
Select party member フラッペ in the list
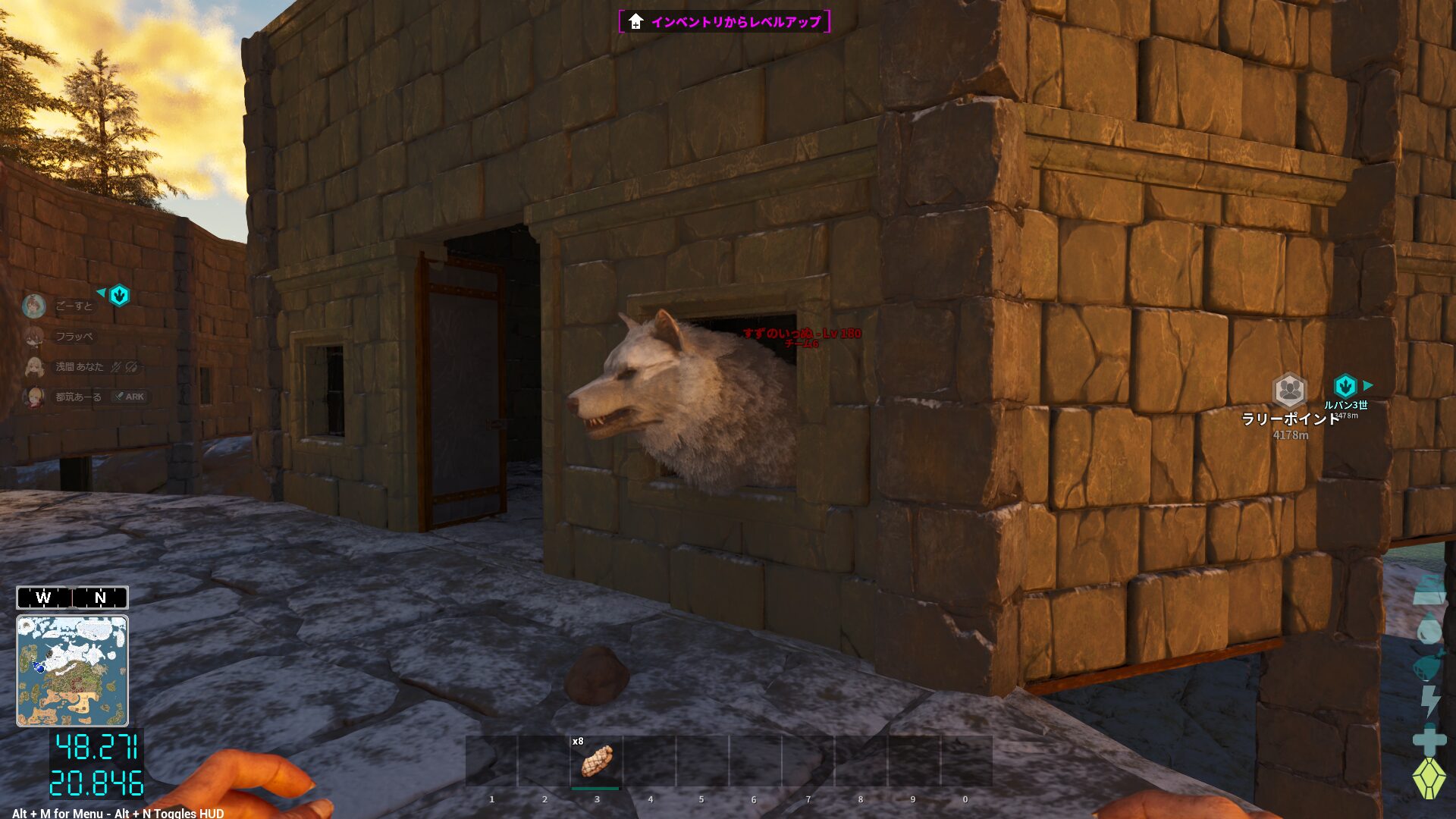[x=74, y=336]
